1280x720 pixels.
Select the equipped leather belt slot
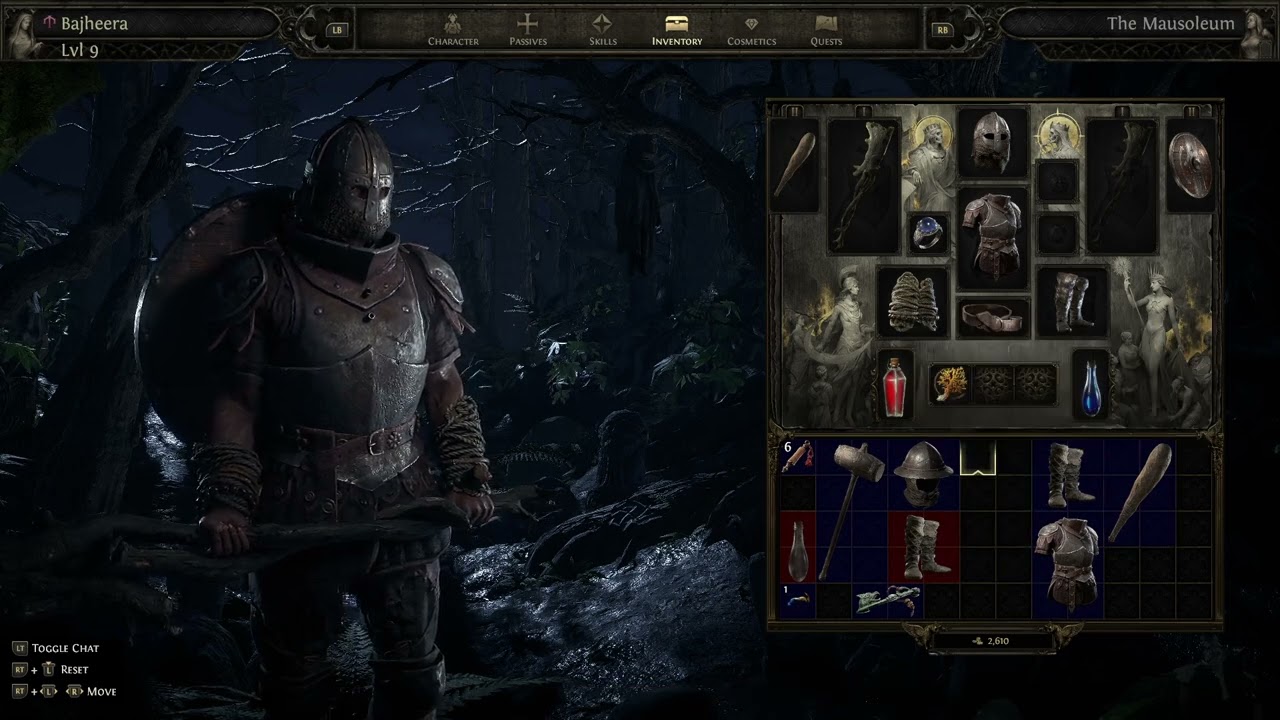point(993,317)
